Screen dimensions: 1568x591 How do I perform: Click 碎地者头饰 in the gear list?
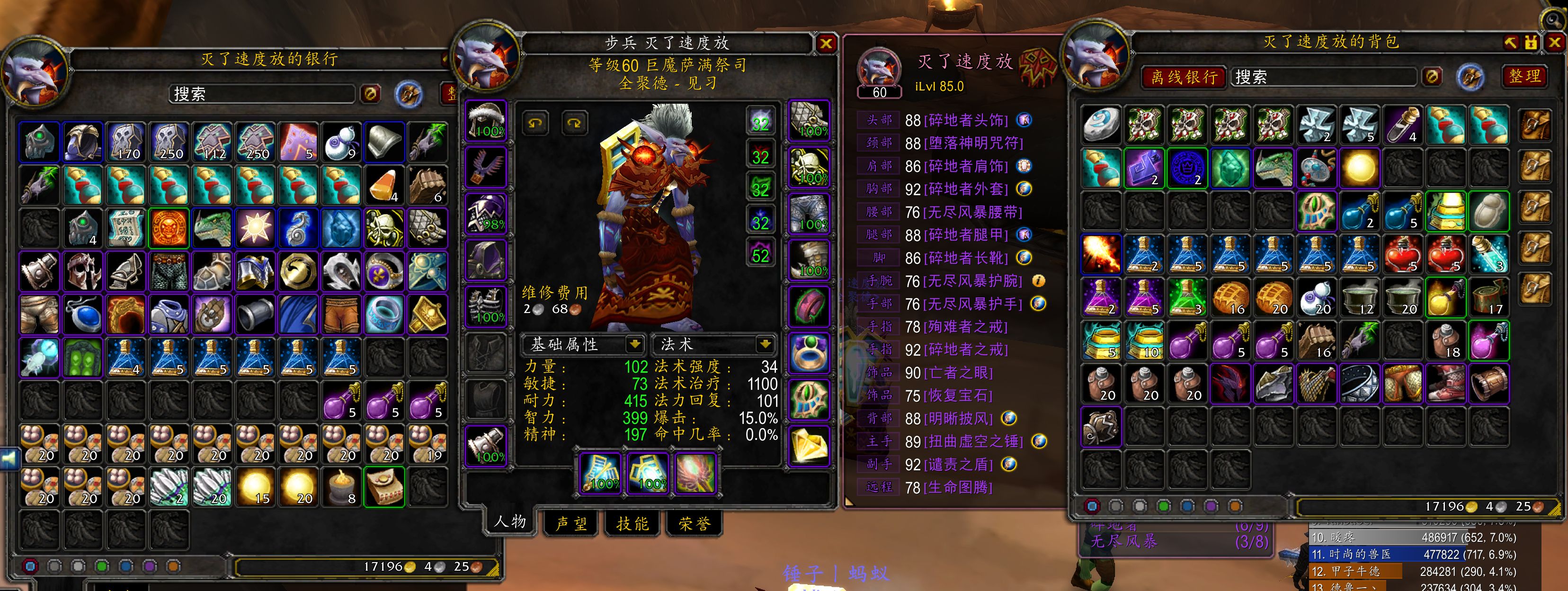(x=965, y=120)
